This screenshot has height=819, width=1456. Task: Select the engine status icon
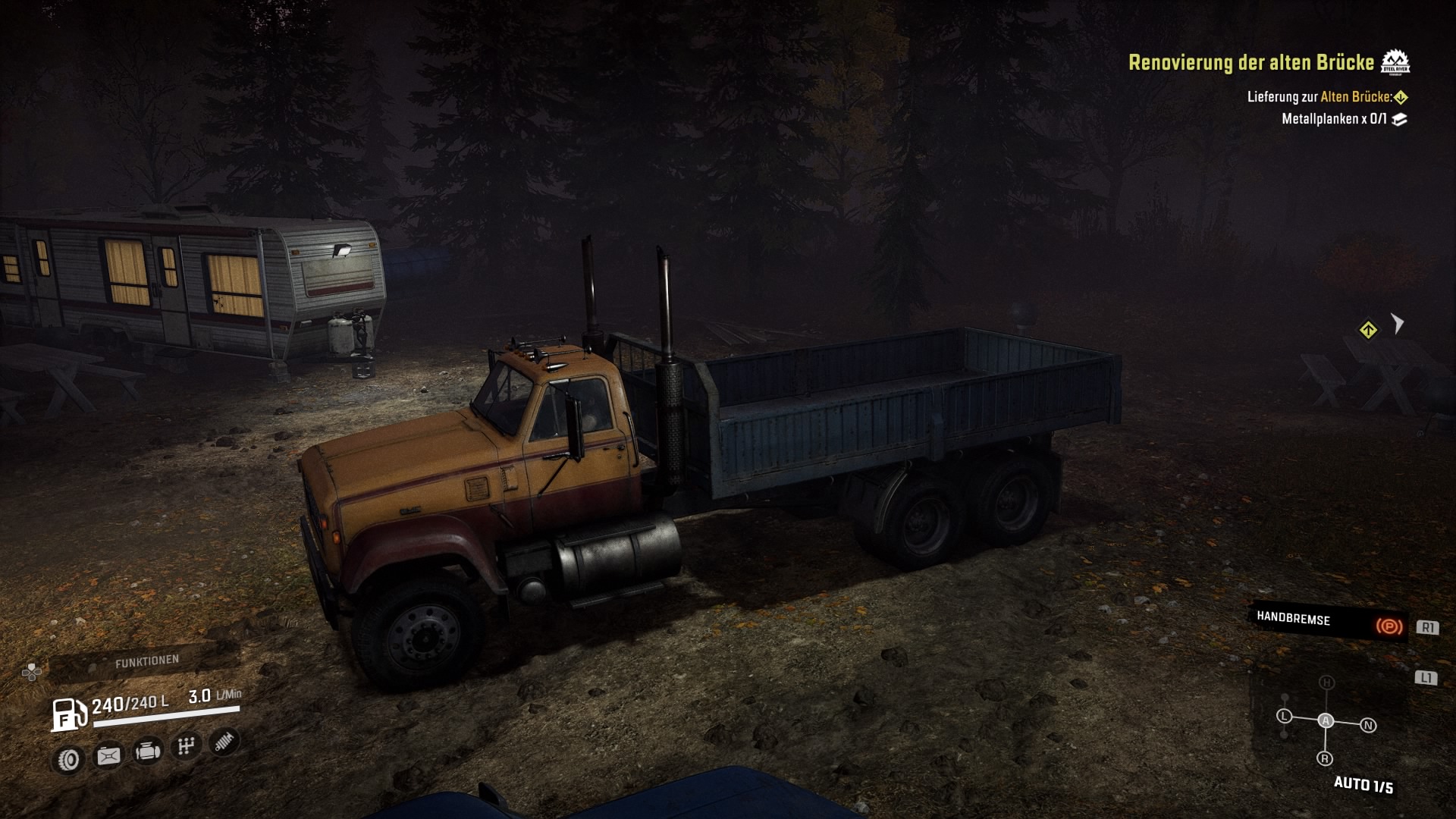147,752
